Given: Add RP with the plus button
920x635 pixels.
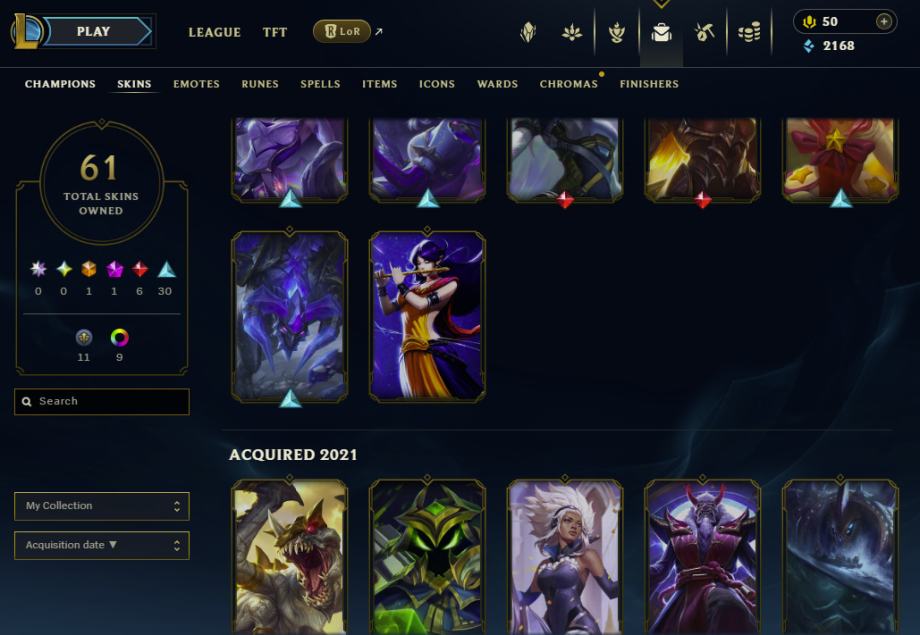Looking at the screenshot, I should point(883,21).
